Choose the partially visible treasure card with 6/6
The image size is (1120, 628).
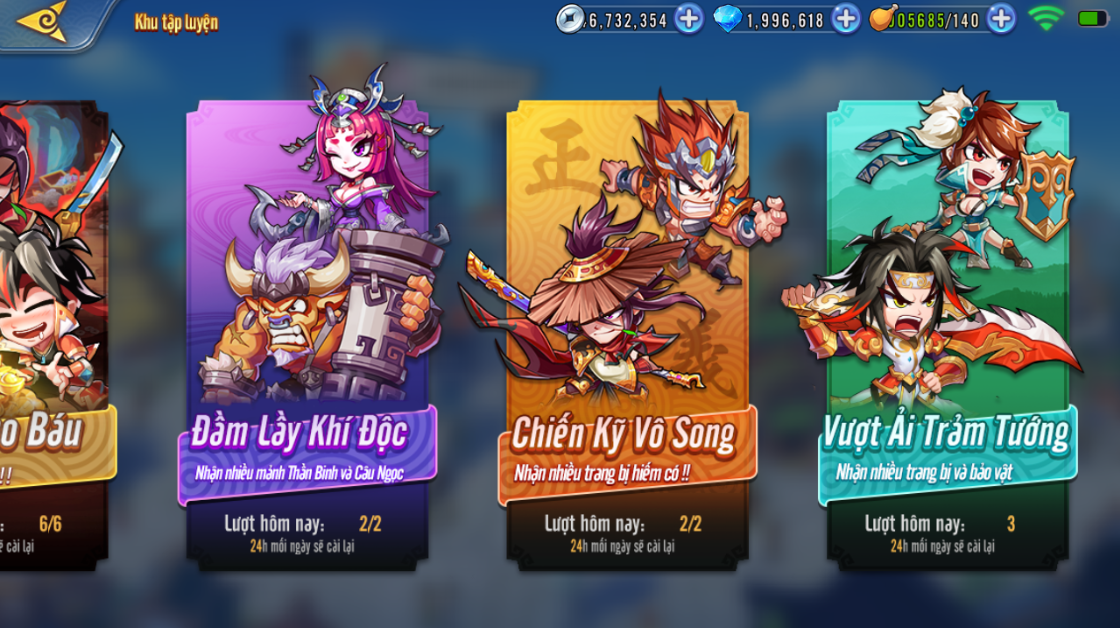pyautogui.click(x=50, y=330)
